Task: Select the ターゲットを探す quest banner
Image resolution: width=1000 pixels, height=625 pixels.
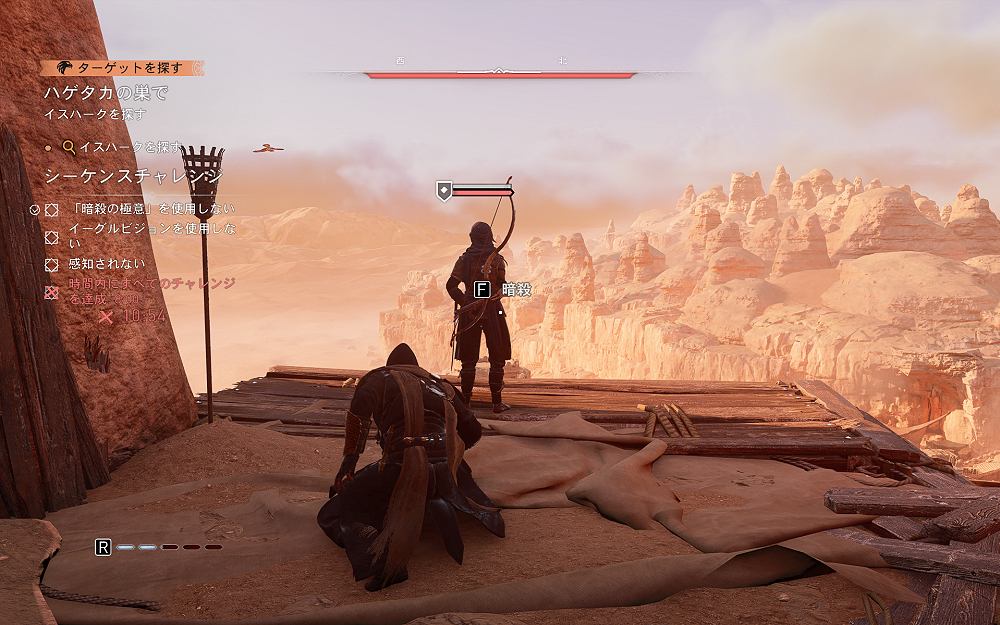Action: pos(122,68)
